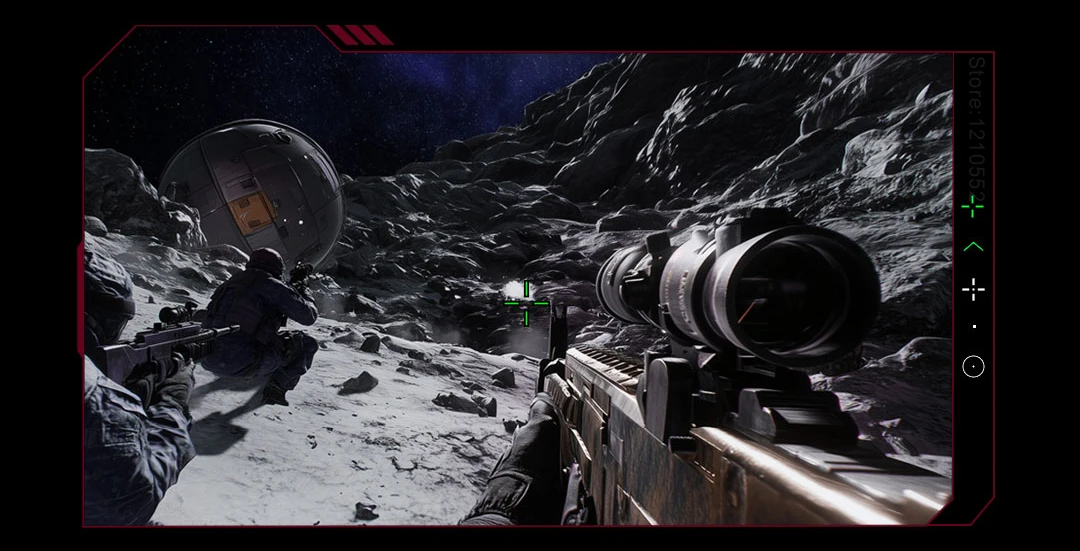Choose the green chevron crosshair
The image size is (1080, 551).
972,247
